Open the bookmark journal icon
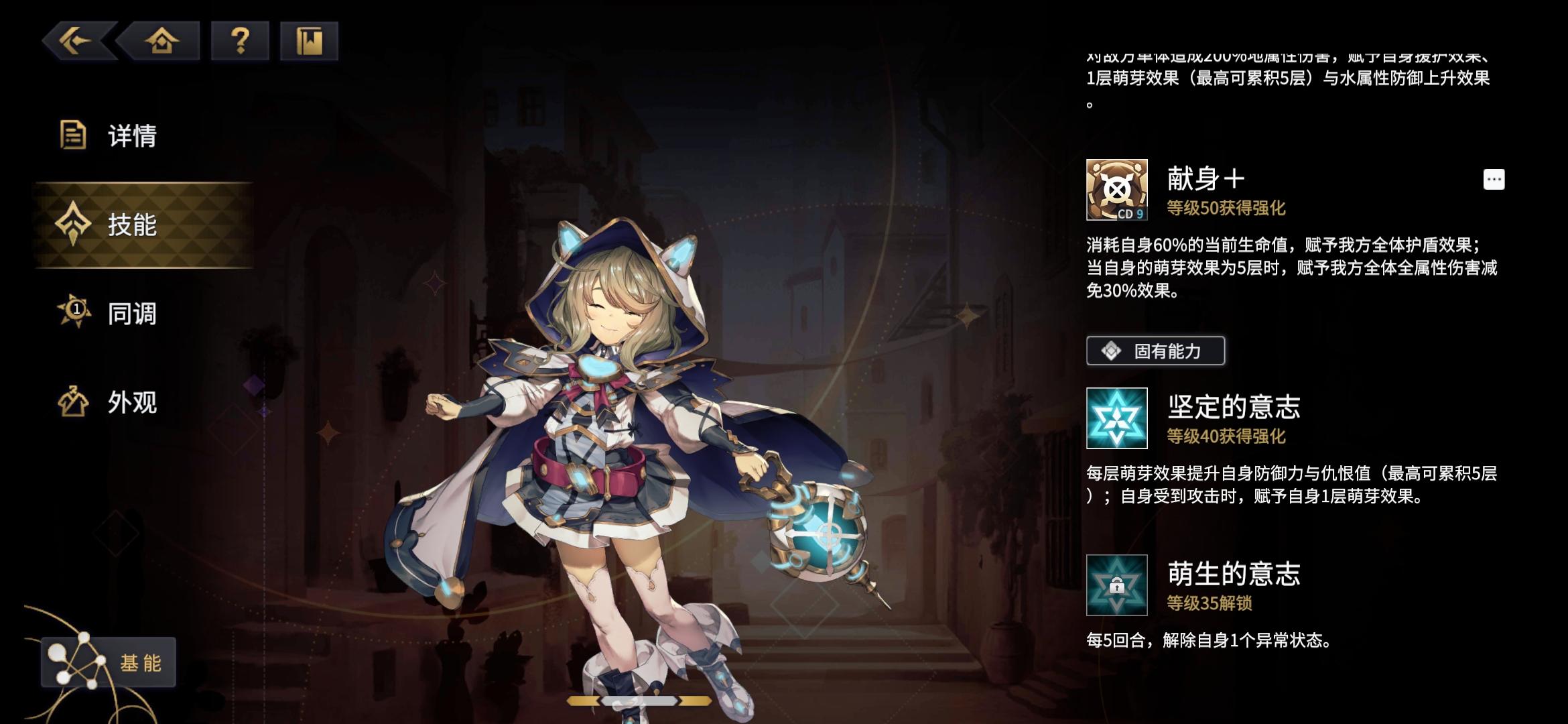Image resolution: width=1568 pixels, height=724 pixels. click(310, 42)
